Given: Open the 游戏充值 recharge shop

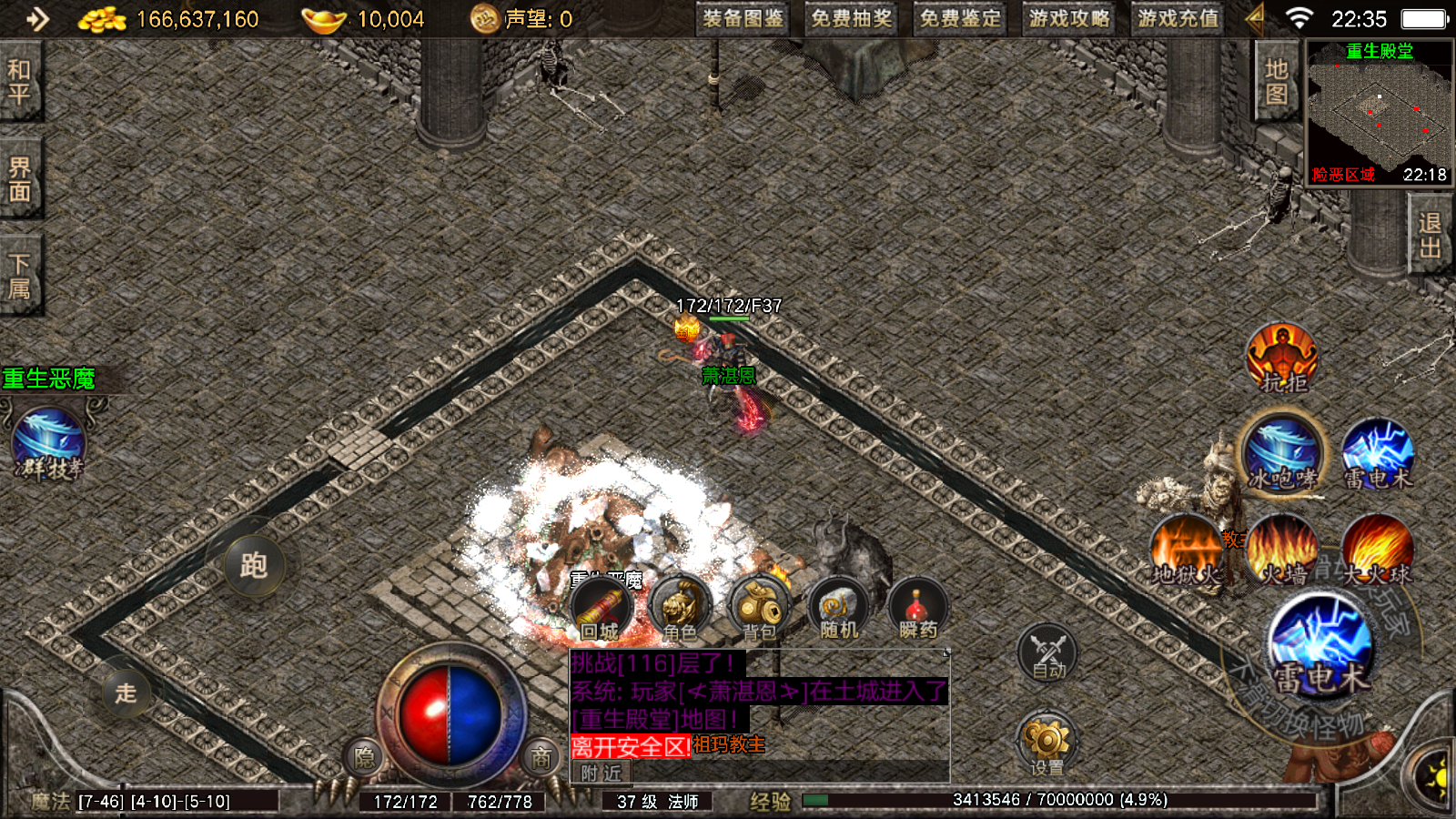Looking at the screenshot, I should (x=1178, y=19).
